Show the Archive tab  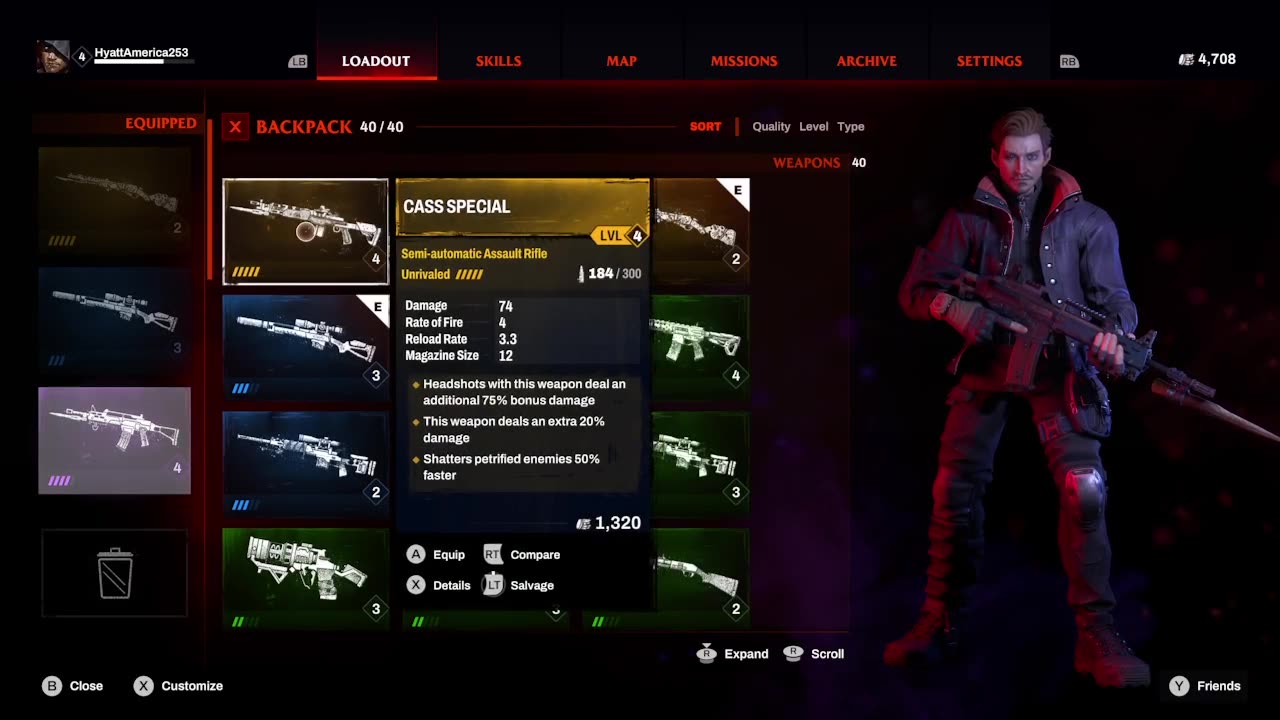point(866,61)
